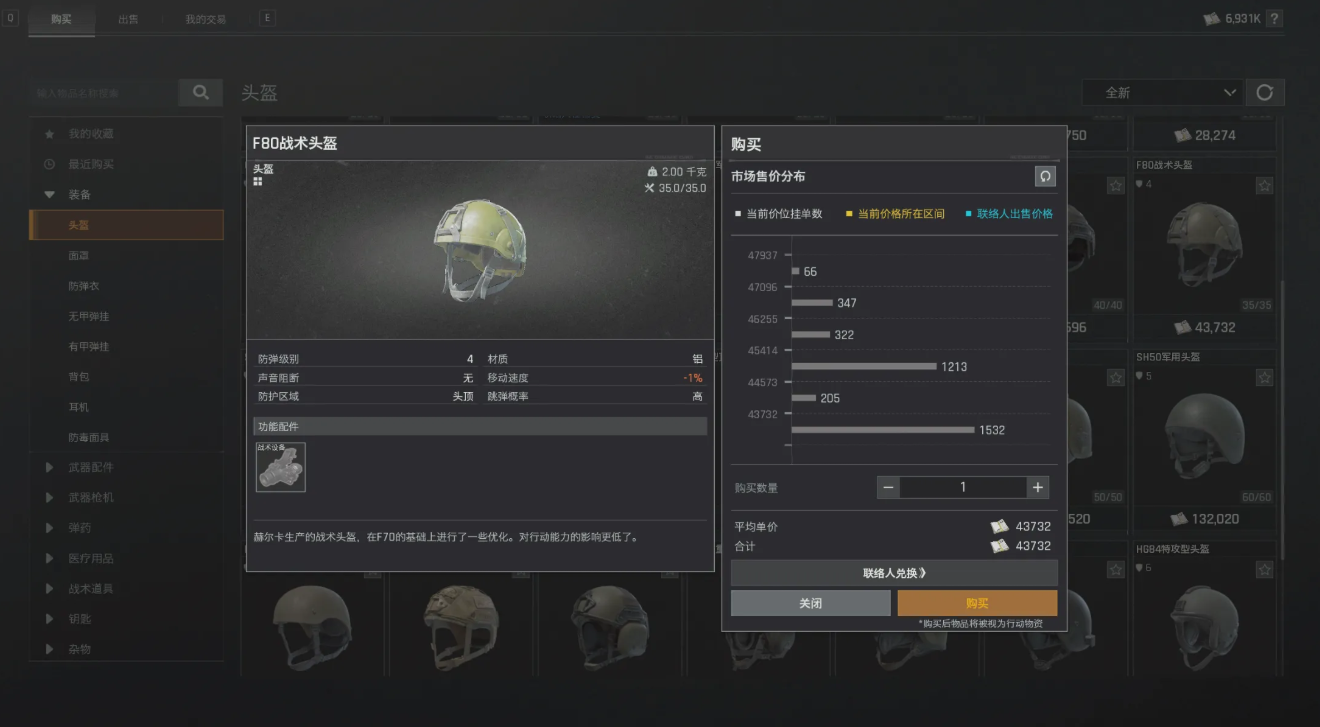This screenshot has height=727, width=1320.
Task: Click the orange 购买 button
Action: pyautogui.click(x=977, y=603)
